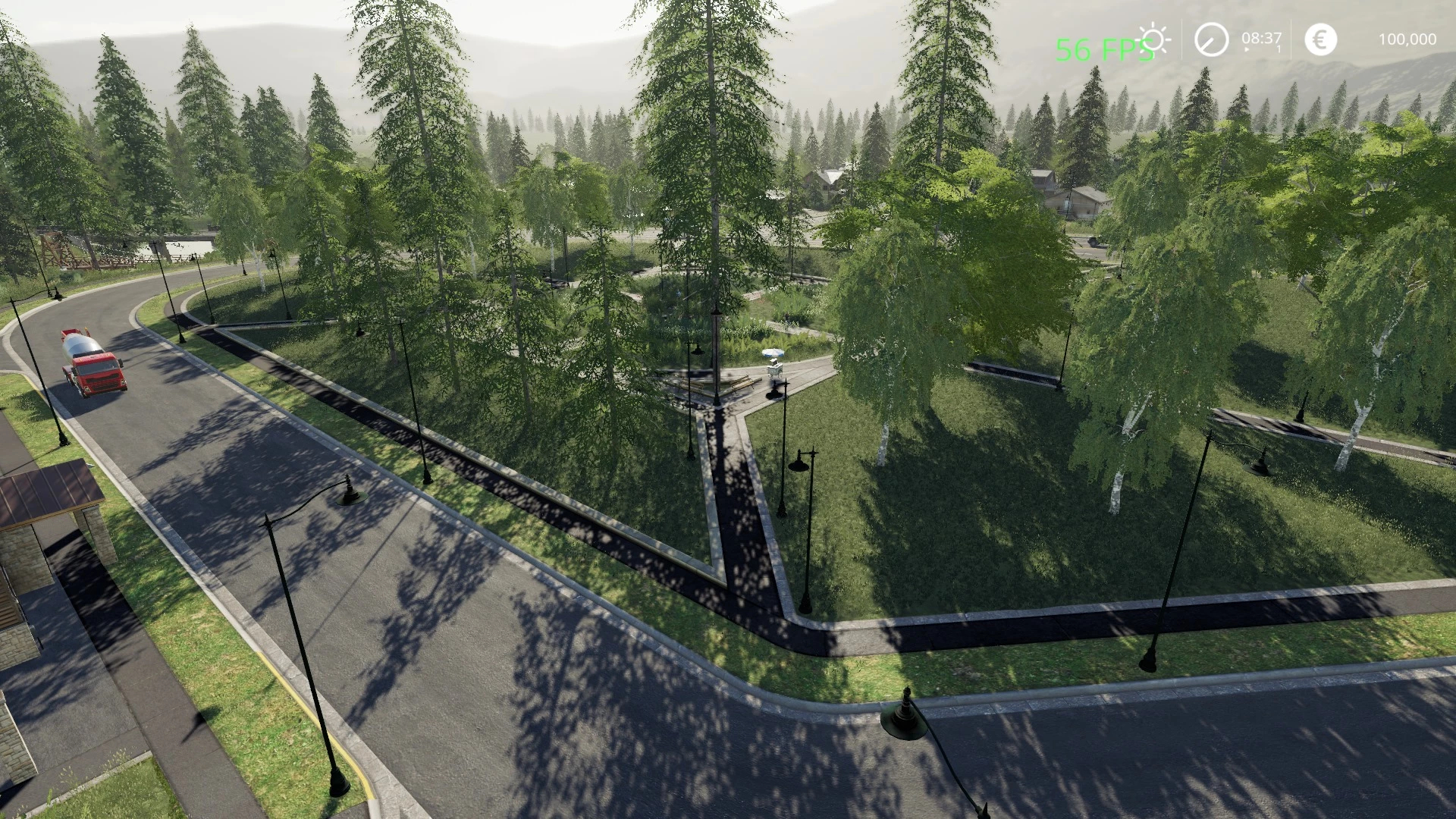
Task: Click the euro money icon
Action: (x=1320, y=39)
